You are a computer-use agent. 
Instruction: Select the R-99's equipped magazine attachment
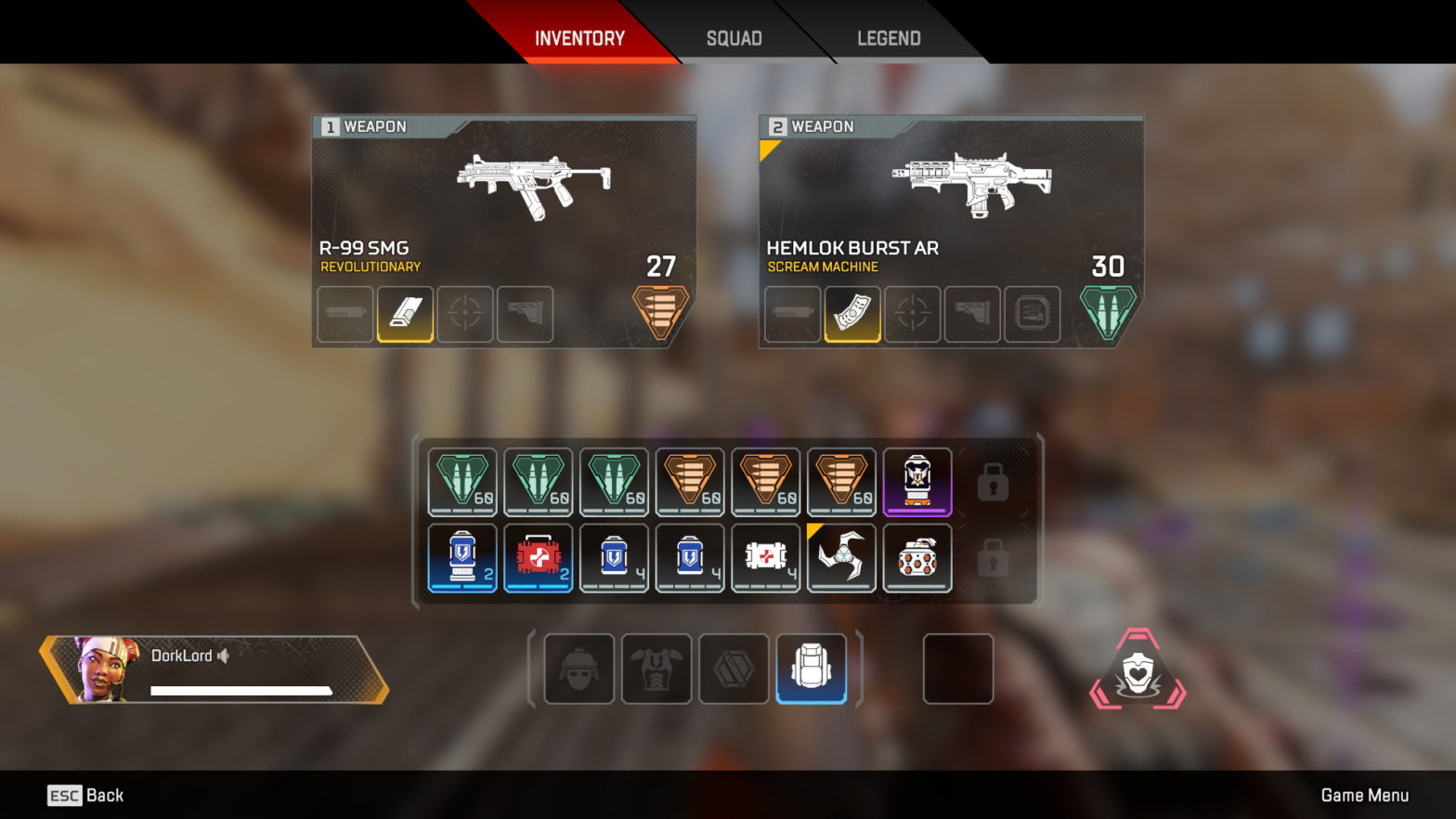click(405, 314)
